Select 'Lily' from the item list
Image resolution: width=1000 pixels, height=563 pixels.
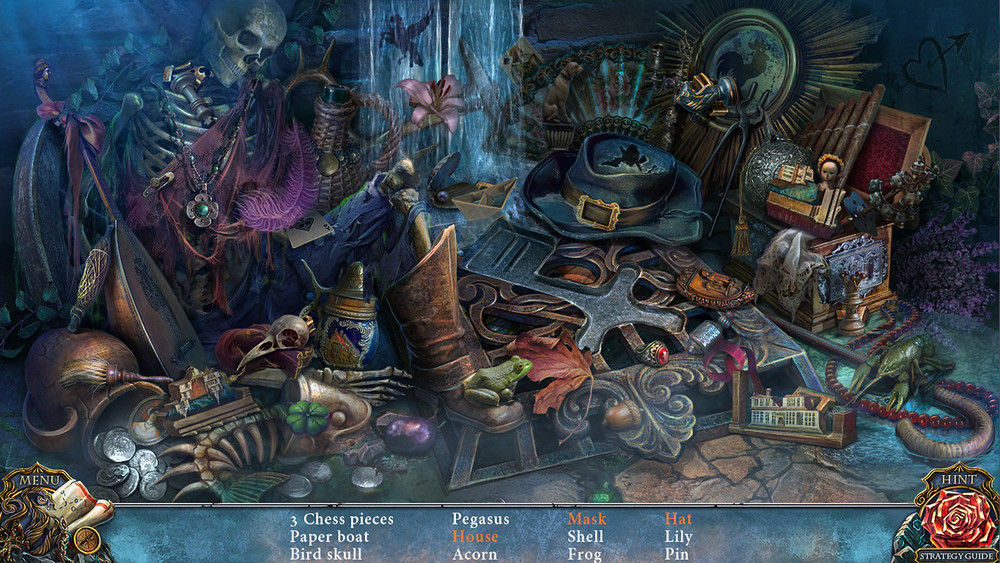click(x=678, y=536)
